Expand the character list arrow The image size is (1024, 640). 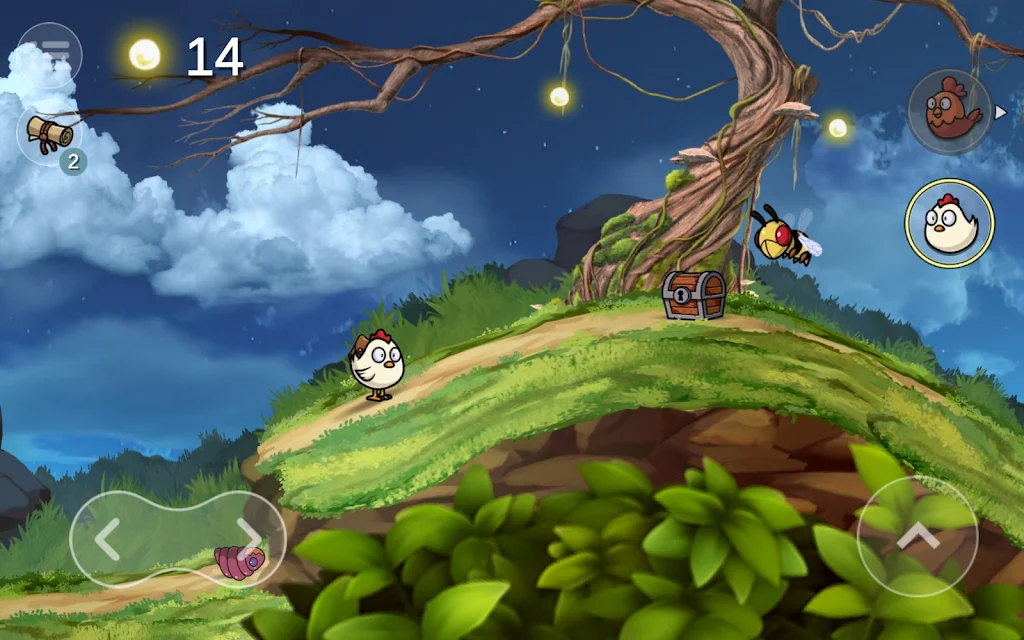tap(1000, 112)
